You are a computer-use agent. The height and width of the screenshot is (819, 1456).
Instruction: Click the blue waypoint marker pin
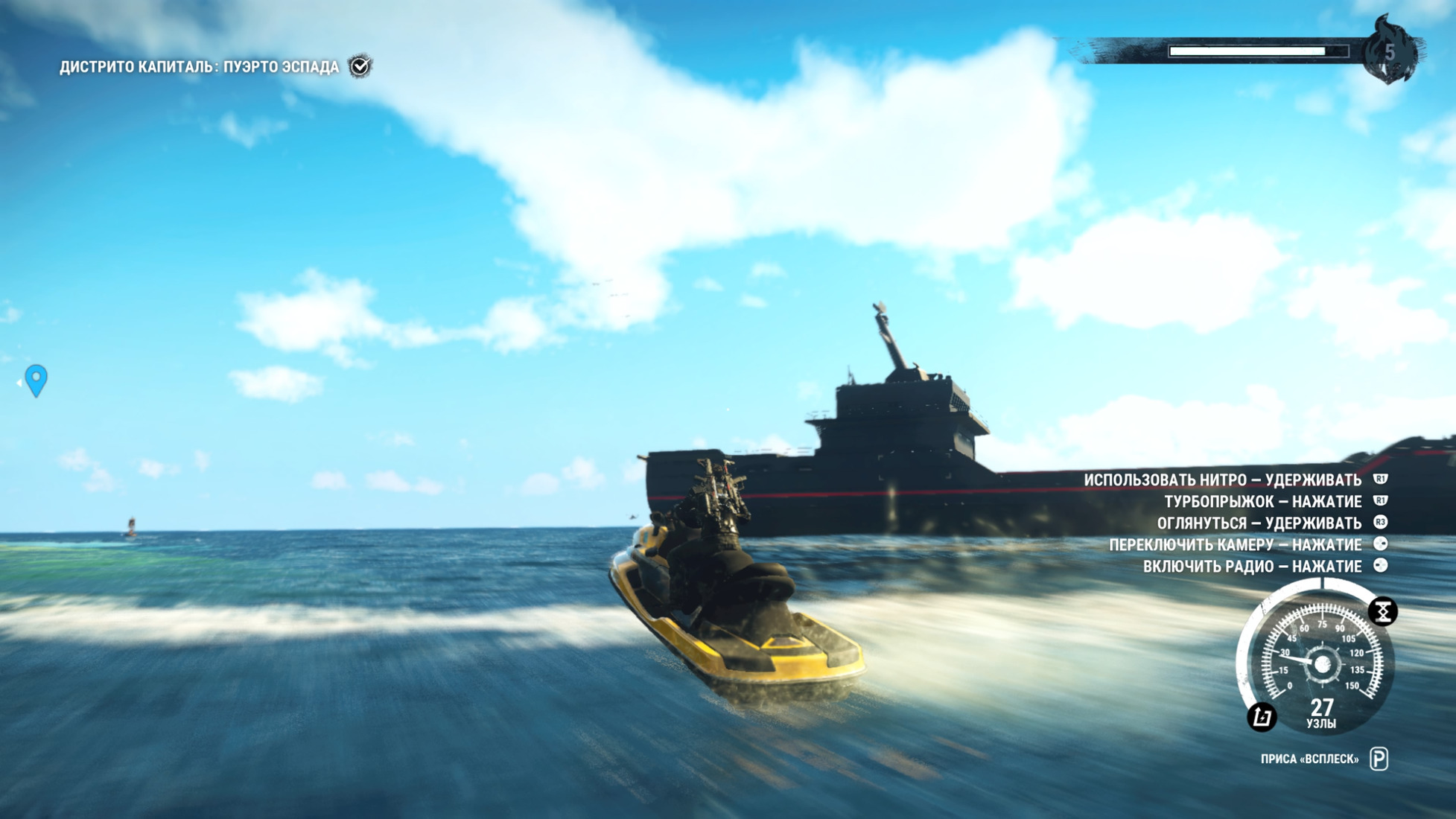36,379
